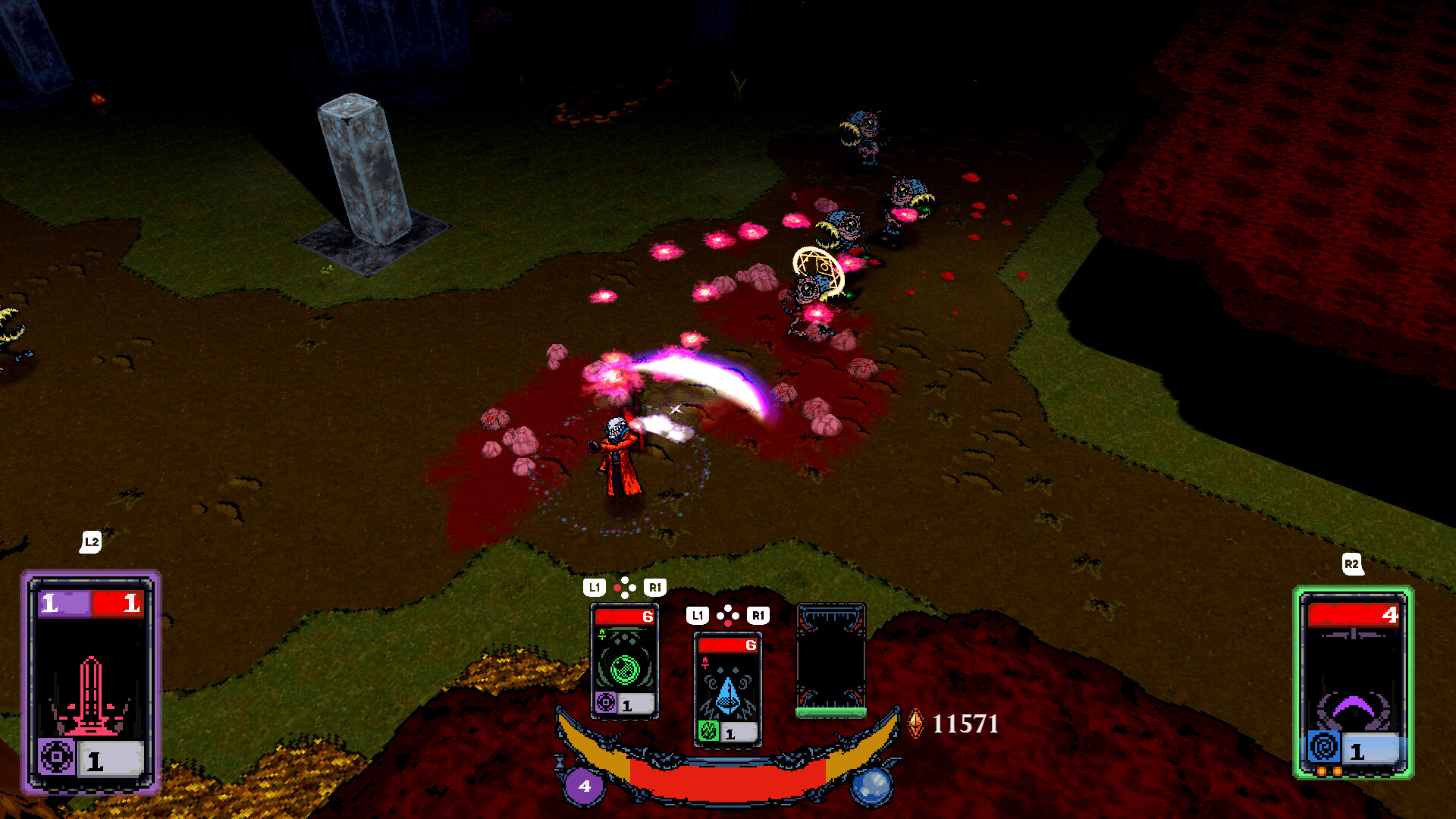Click the 6 counter on the spiral card

(x=648, y=617)
